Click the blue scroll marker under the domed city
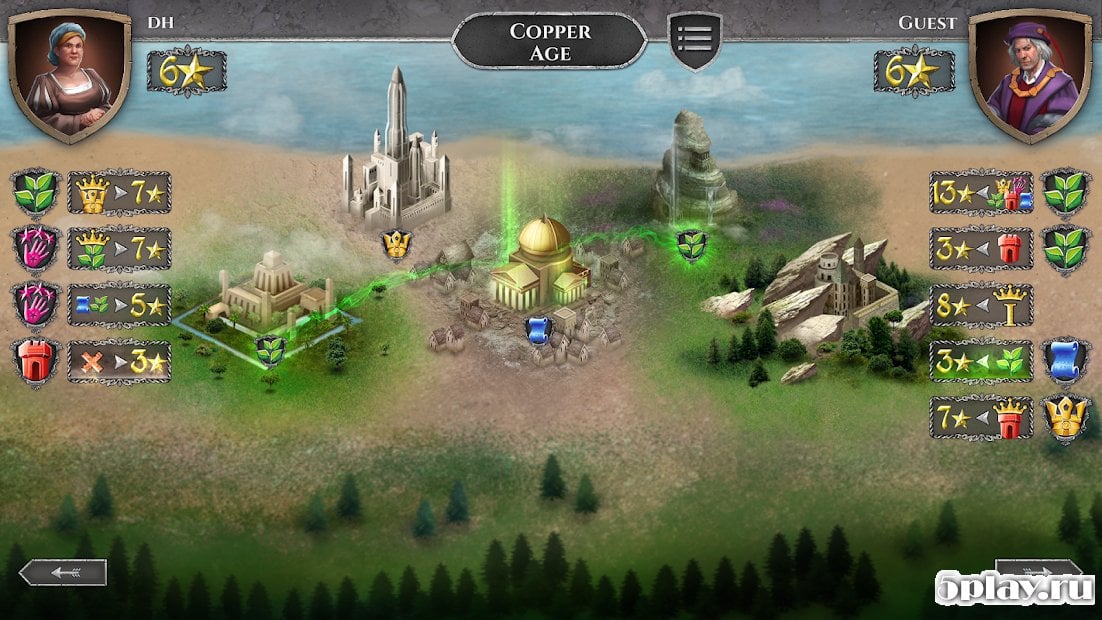Image resolution: width=1102 pixels, height=620 pixels. [x=538, y=329]
